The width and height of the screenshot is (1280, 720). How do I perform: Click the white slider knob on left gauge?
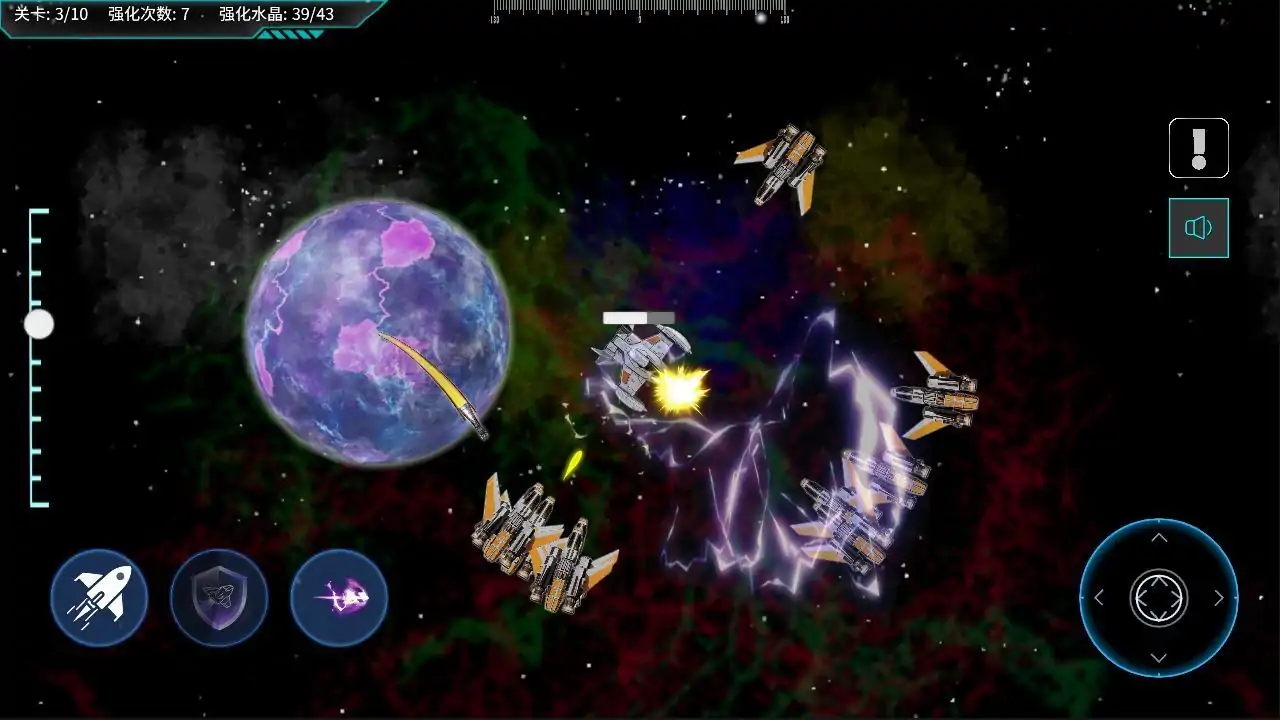(x=39, y=324)
